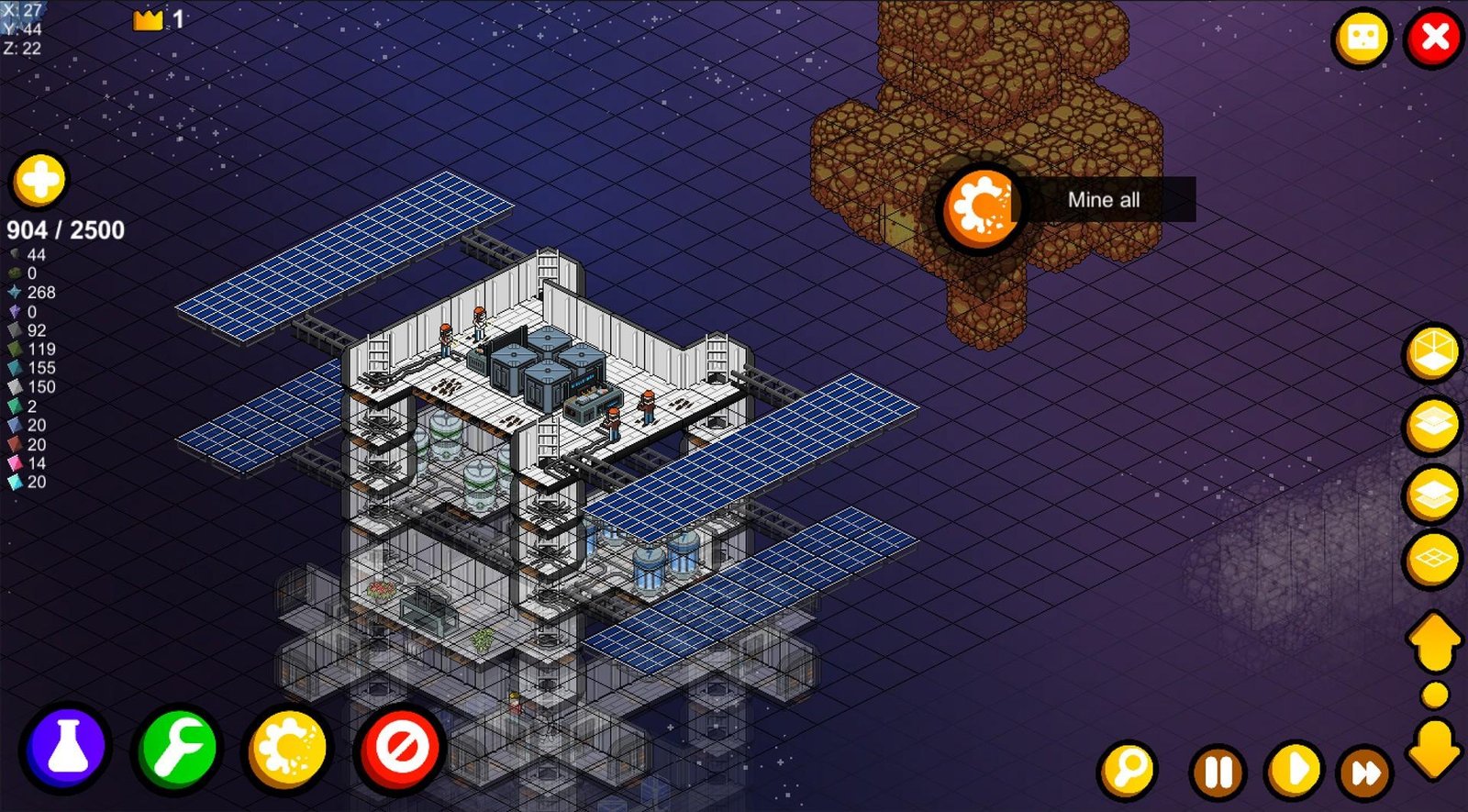The width and height of the screenshot is (1468, 812).
Task: Click the robot face icon
Action: 1361,35
